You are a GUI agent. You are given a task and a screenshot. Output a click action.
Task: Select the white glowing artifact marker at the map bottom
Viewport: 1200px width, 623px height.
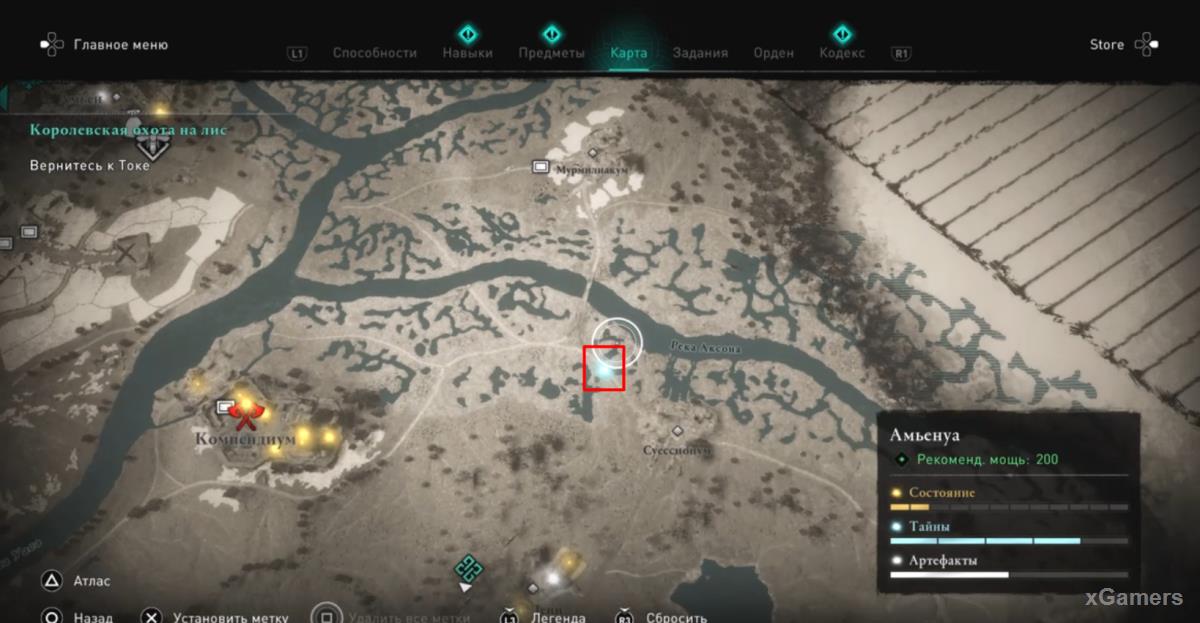point(549,577)
